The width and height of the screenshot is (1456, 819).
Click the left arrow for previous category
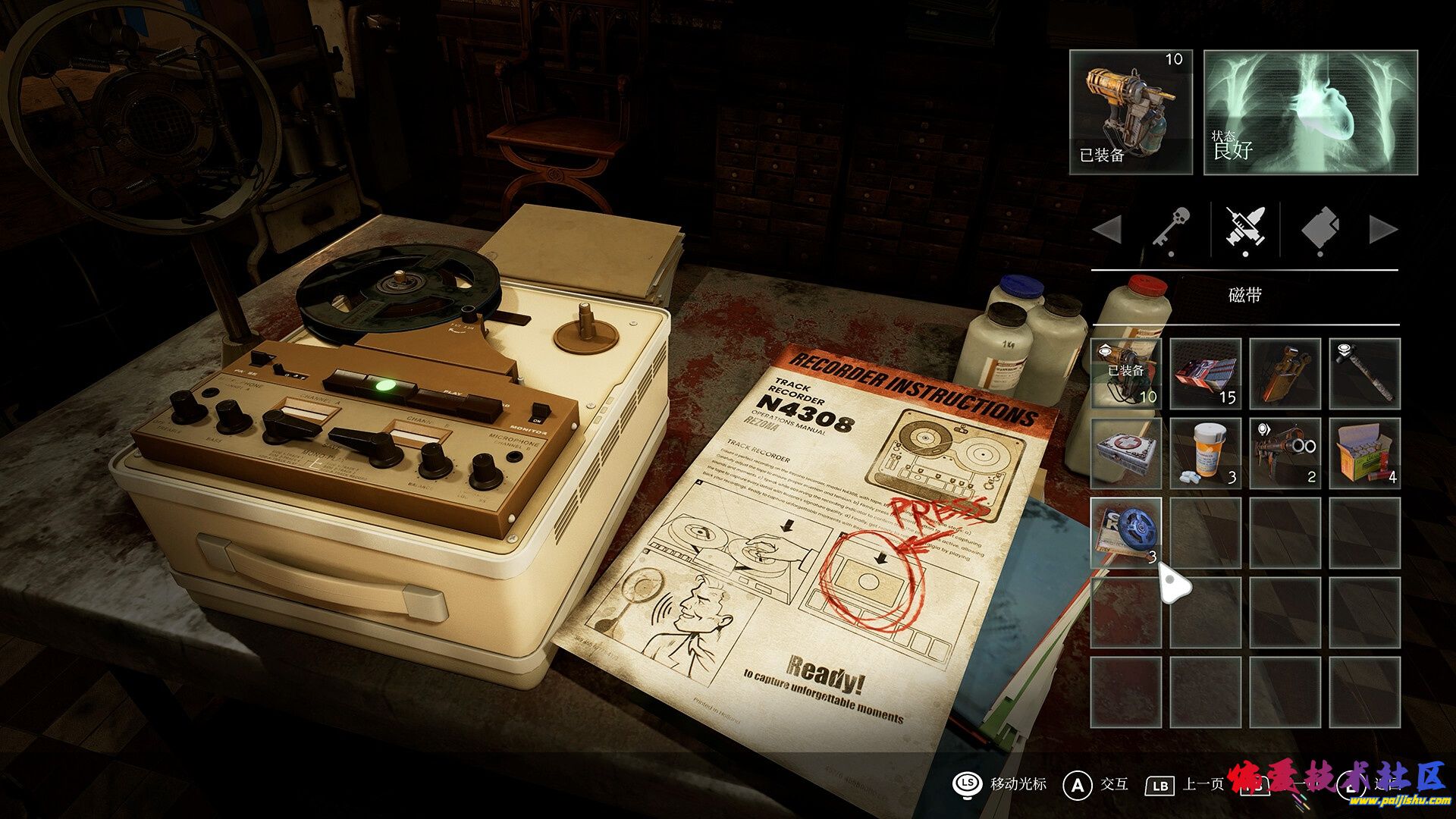point(1108,229)
